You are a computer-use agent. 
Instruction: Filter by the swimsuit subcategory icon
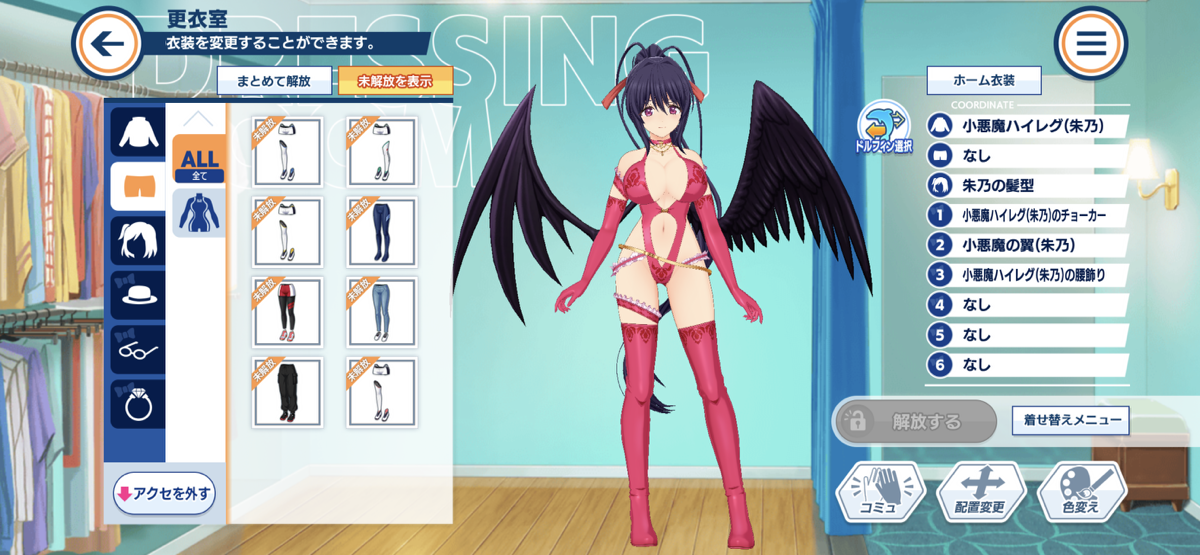198,213
